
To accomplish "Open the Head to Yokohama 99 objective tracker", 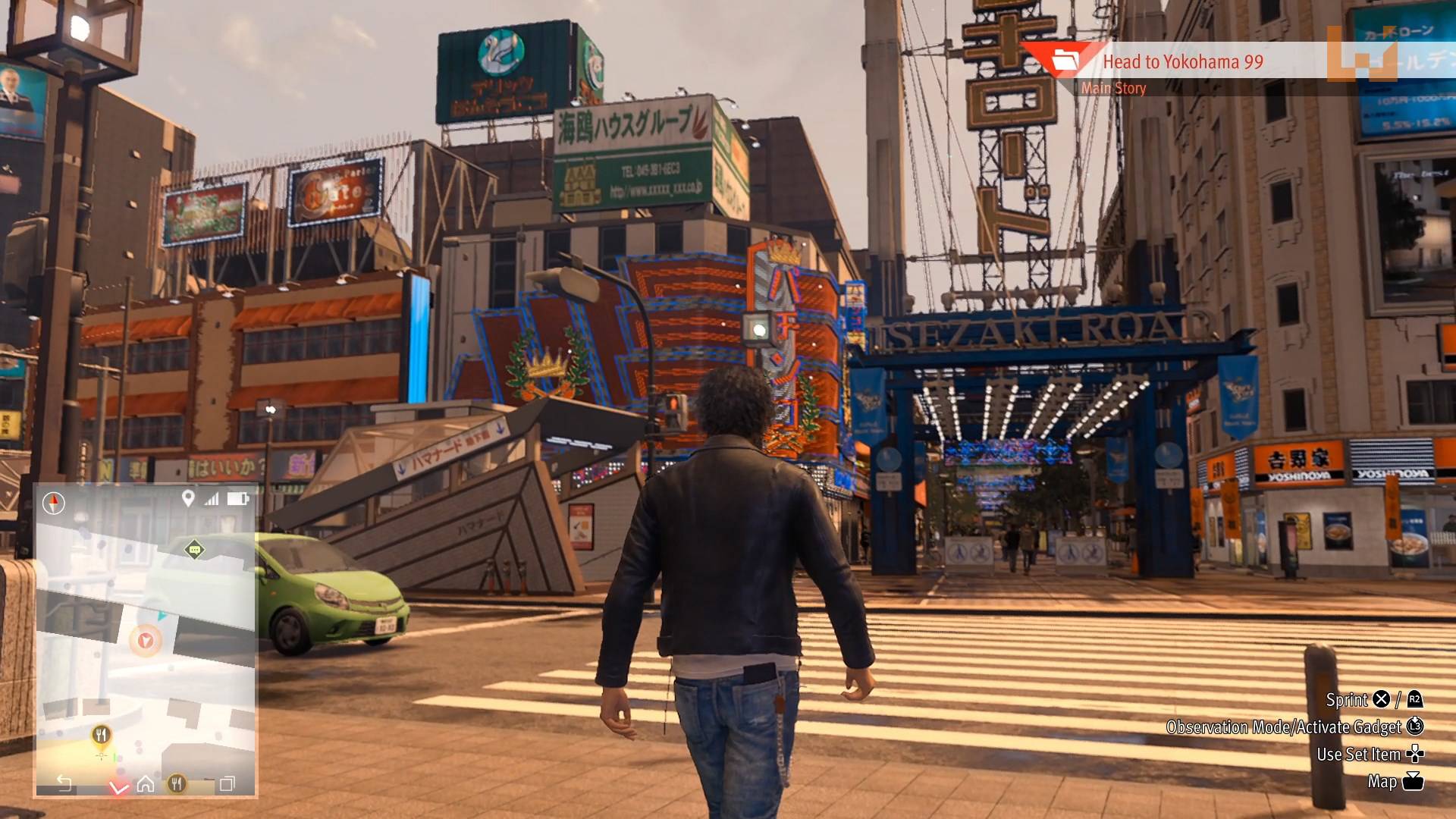I will [1181, 62].
